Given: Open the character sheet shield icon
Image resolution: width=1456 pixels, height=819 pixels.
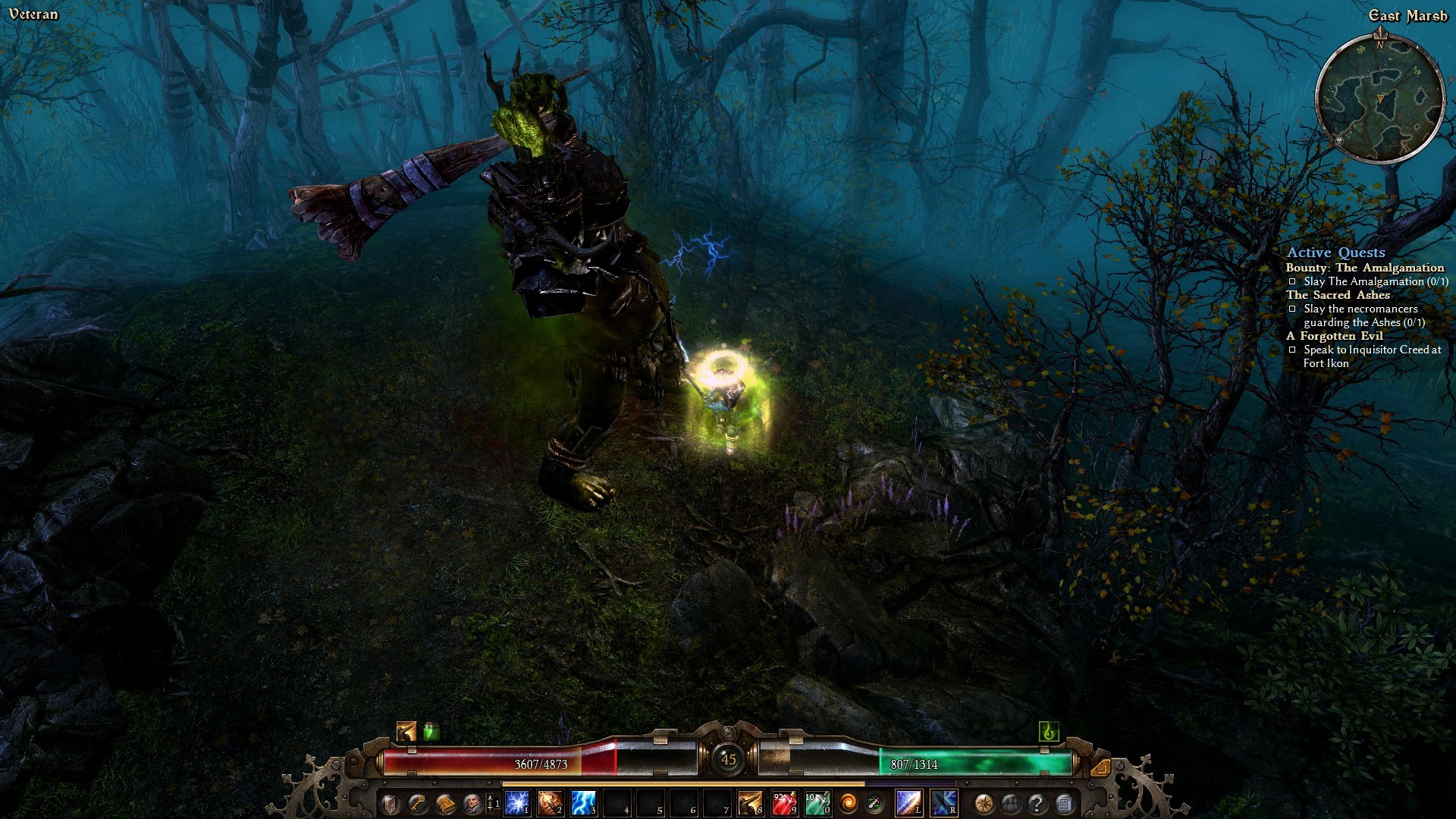Looking at the screenshot, I should coord(390,802).
